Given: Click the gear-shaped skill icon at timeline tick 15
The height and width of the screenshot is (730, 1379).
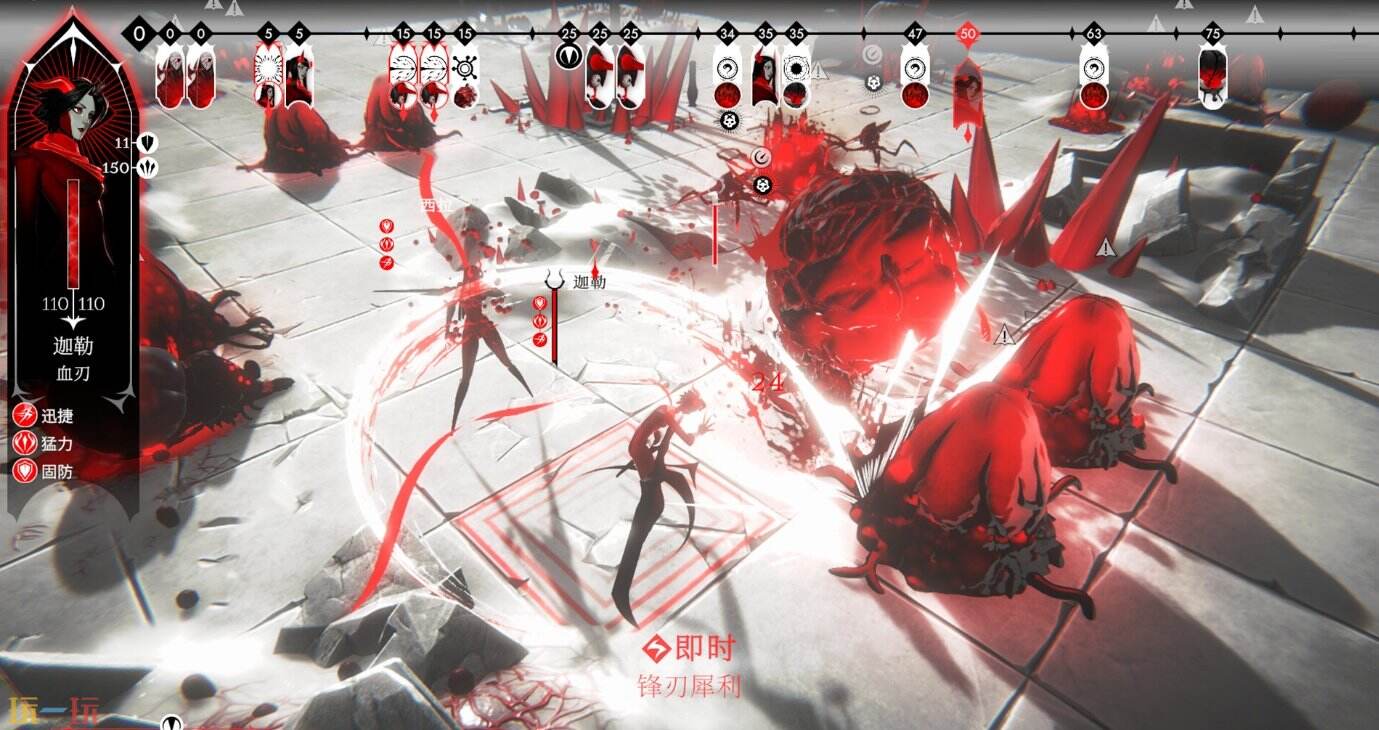Looking at the screenshot, I should pyautogui.click(x=464, y=68).
